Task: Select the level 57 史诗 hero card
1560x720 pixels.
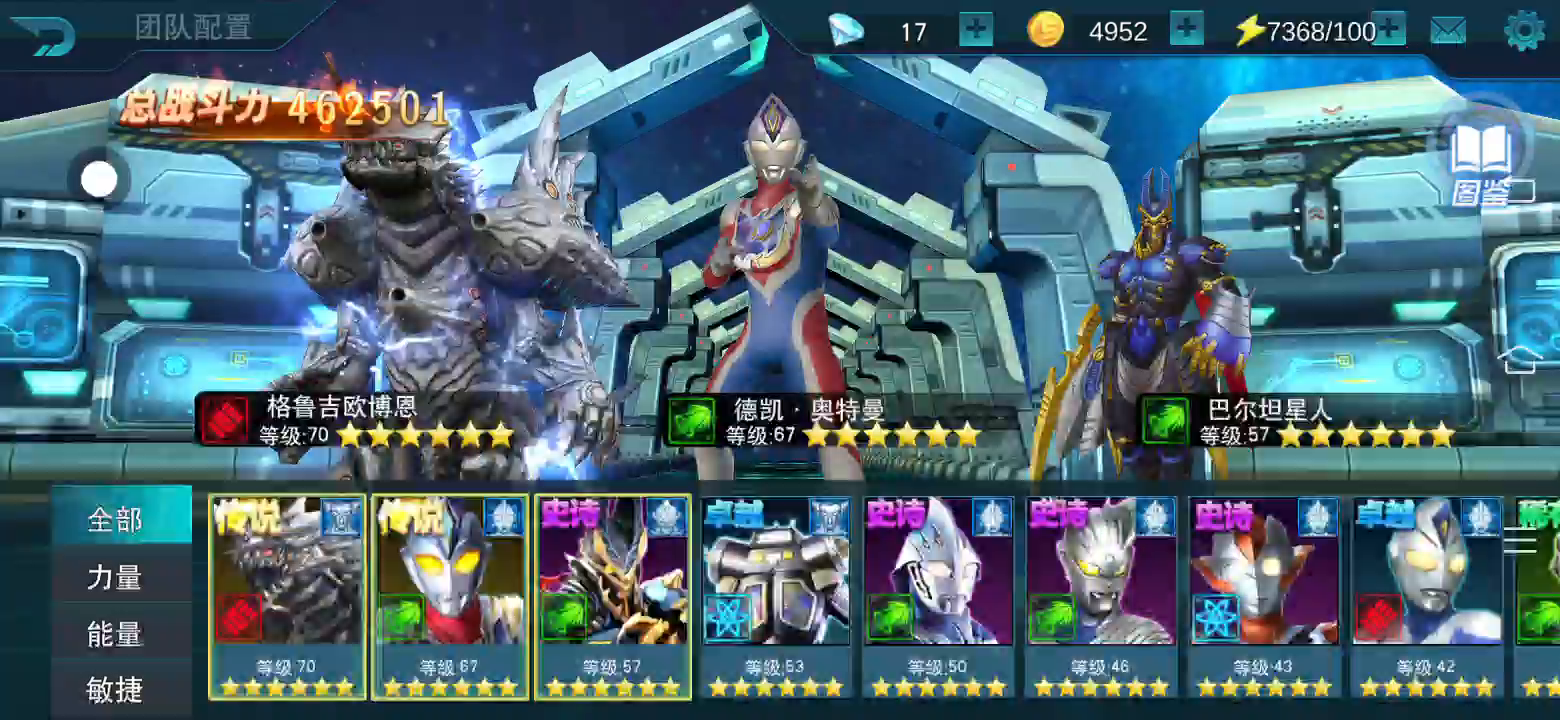Action: pyautogui.click(x=613, y=596)
